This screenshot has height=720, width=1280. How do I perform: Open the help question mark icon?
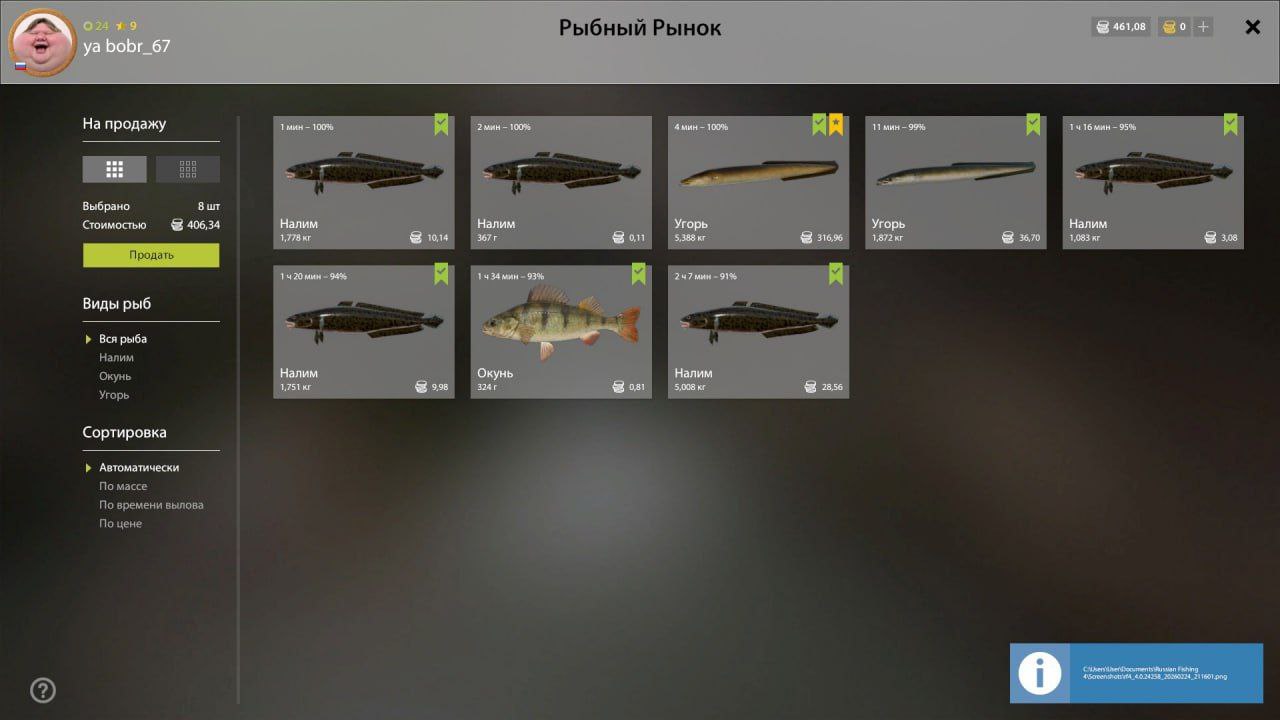click(43, 690)
